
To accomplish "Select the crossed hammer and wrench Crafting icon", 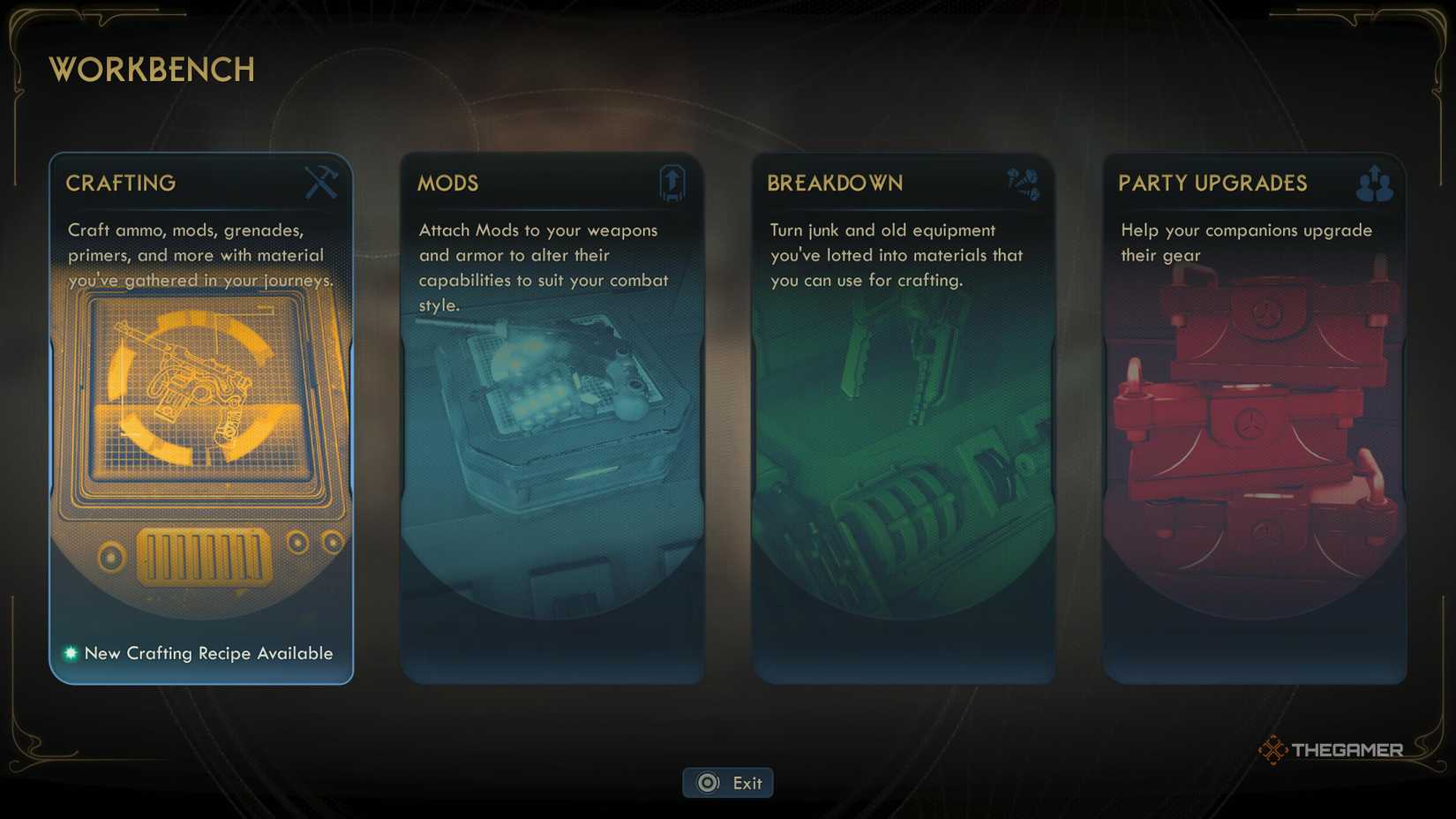I will coord(320,183).
